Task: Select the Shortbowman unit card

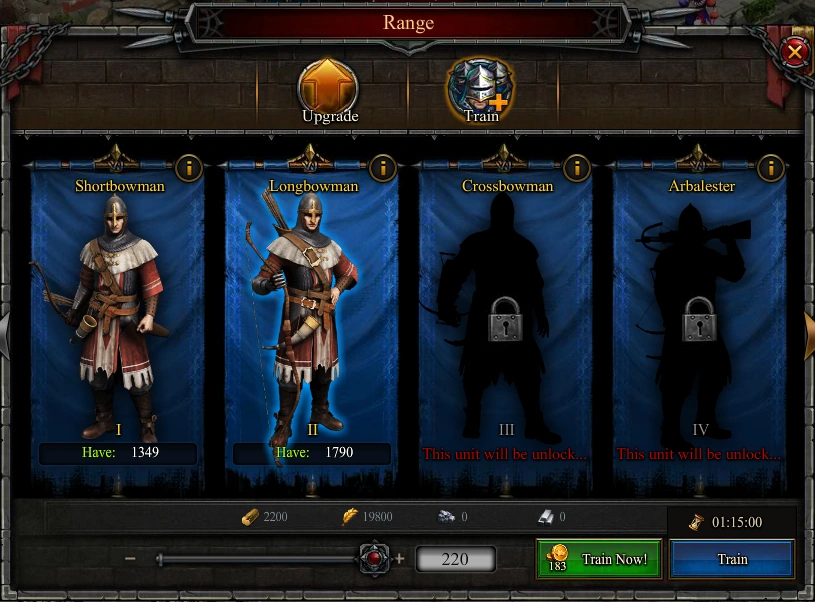Action: point(118,310)
